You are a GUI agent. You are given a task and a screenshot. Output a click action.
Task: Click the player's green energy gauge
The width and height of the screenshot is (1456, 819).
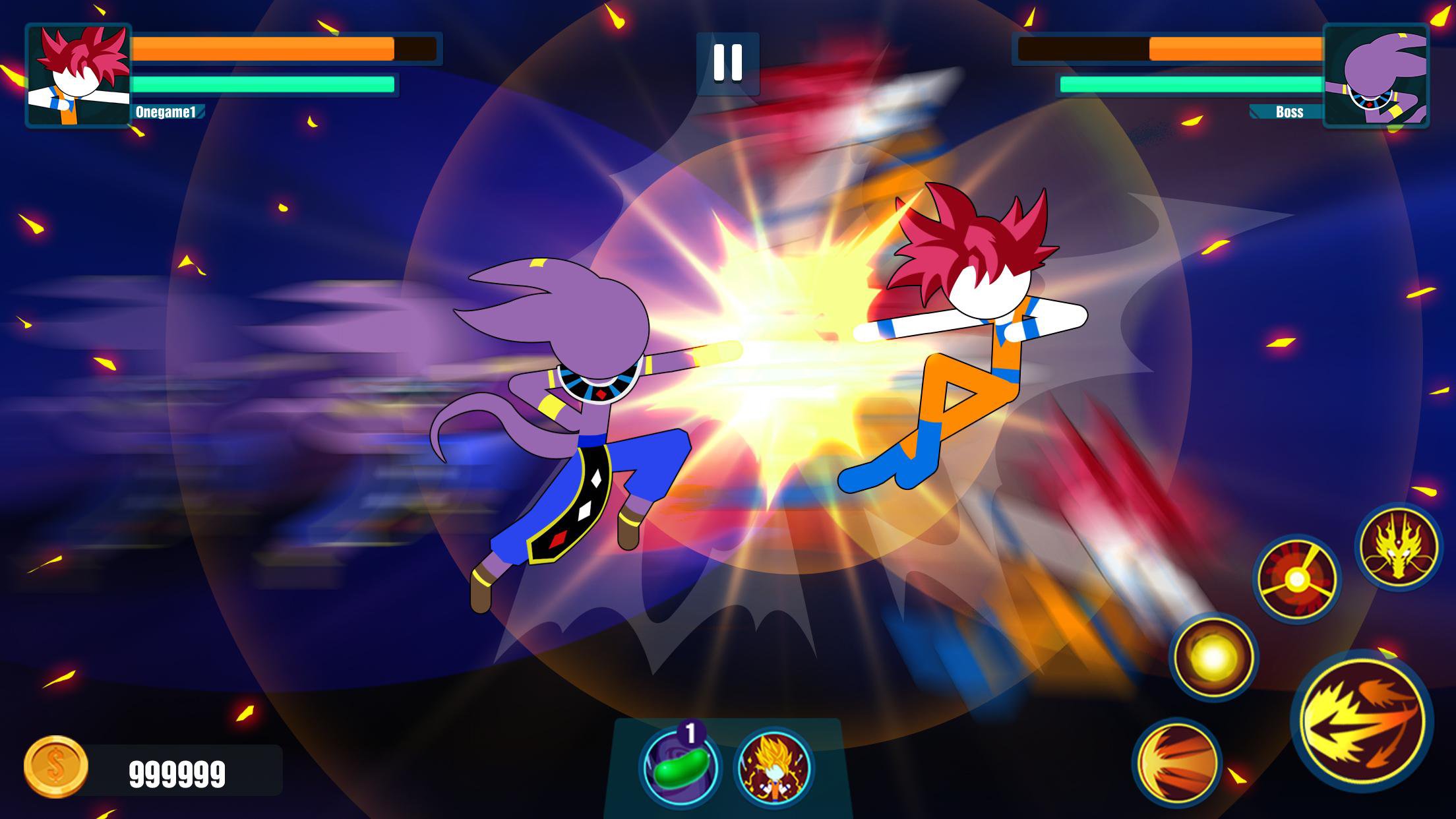tap(264, 84)
